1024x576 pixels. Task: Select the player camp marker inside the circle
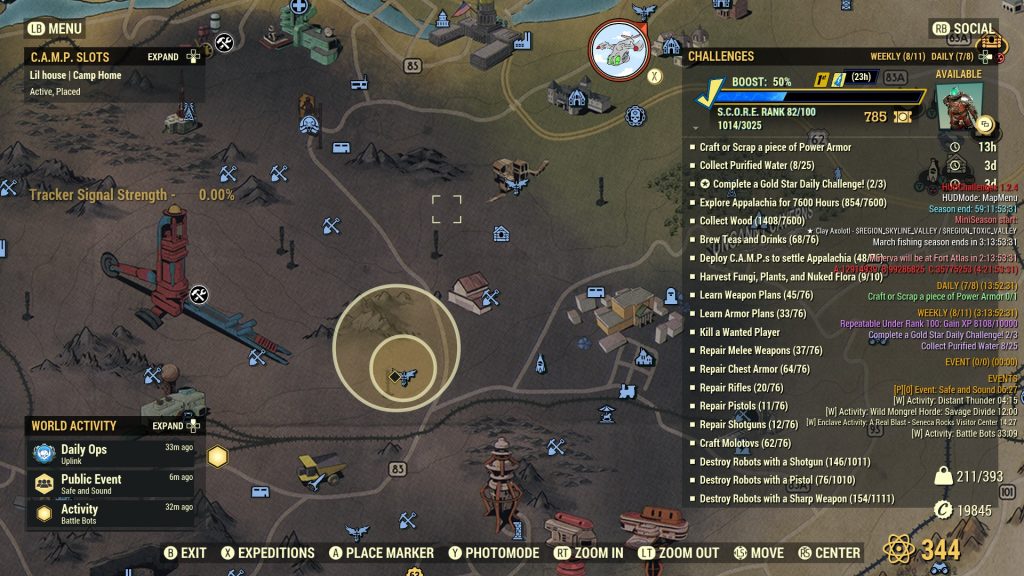click(x=402, y=376)
